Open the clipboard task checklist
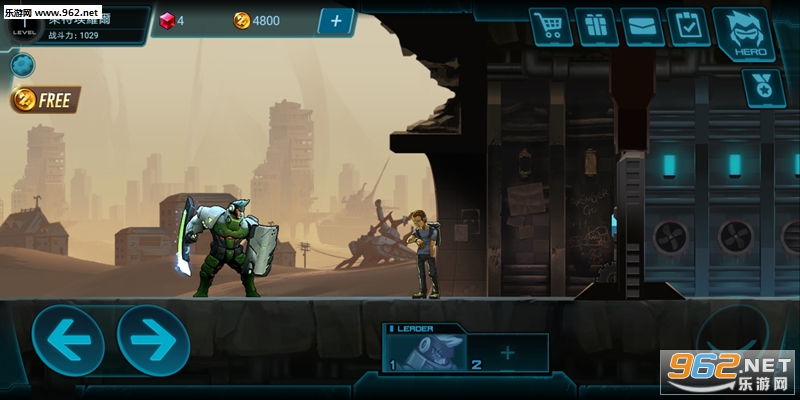Viewport: 800px width, 400px height. point(687,26)
